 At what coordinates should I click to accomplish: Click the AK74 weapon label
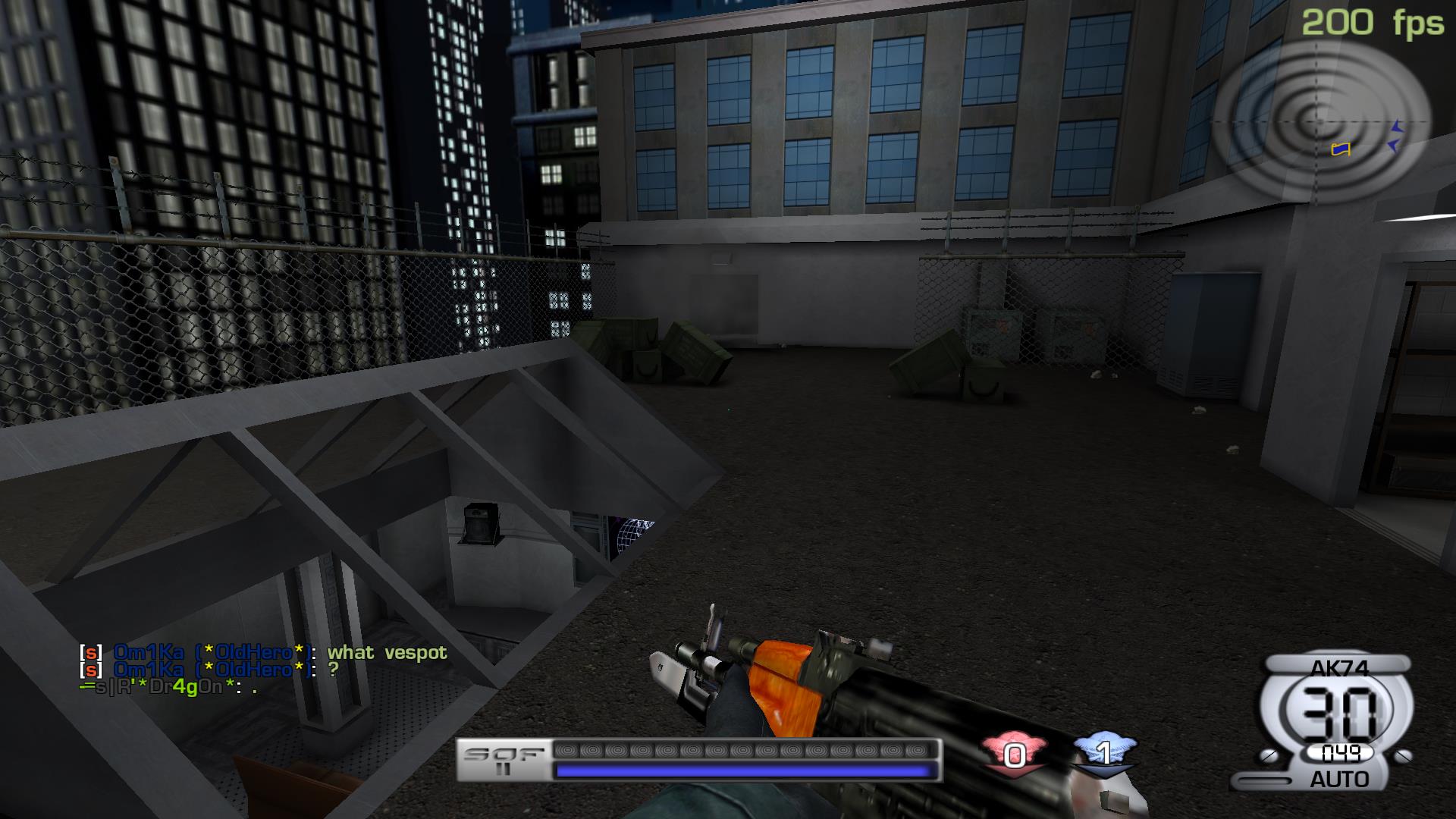(x=1337, y=668)
